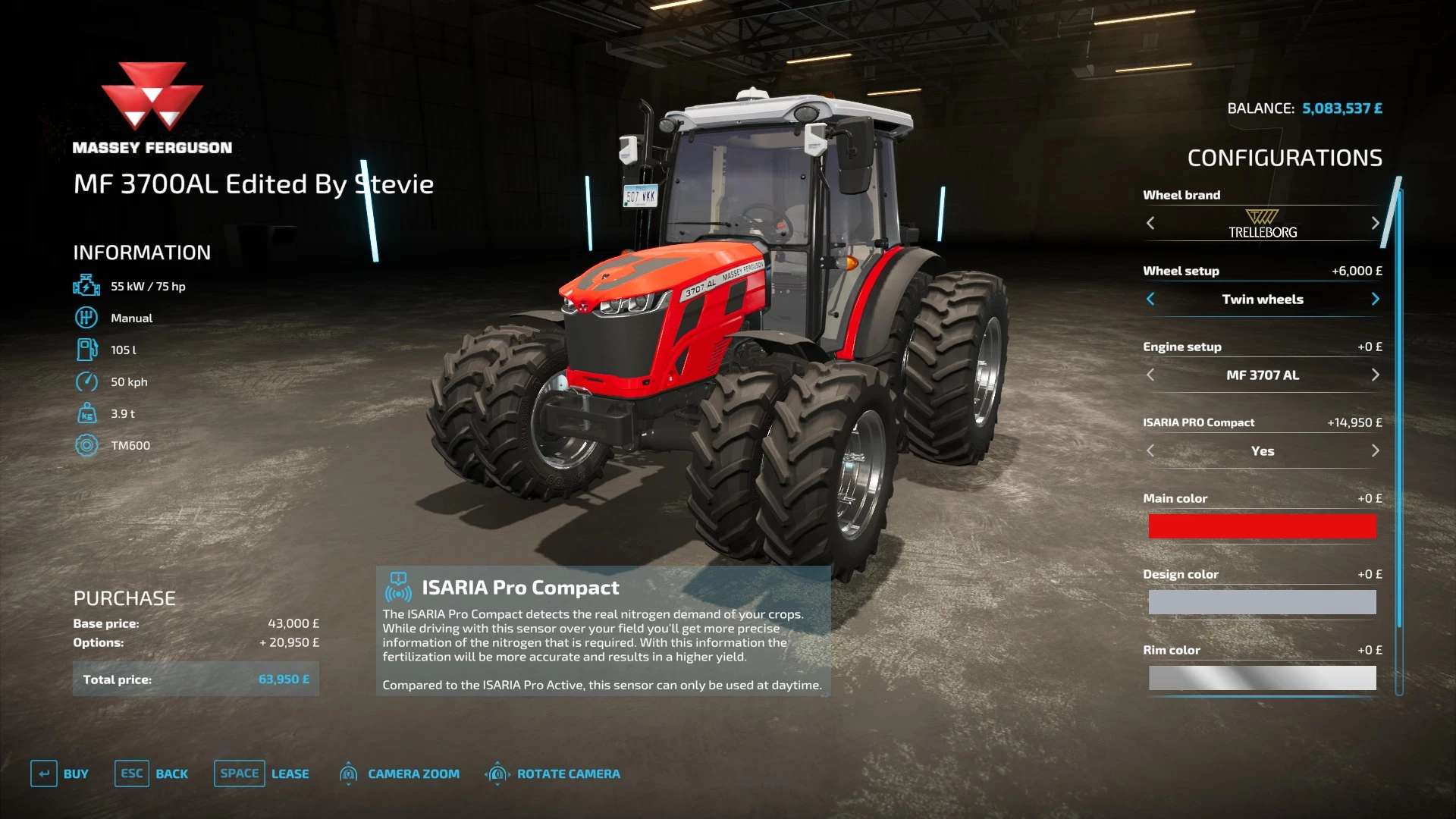Choose next engine setup after MF 3707 AL

tap(1375, 375)
